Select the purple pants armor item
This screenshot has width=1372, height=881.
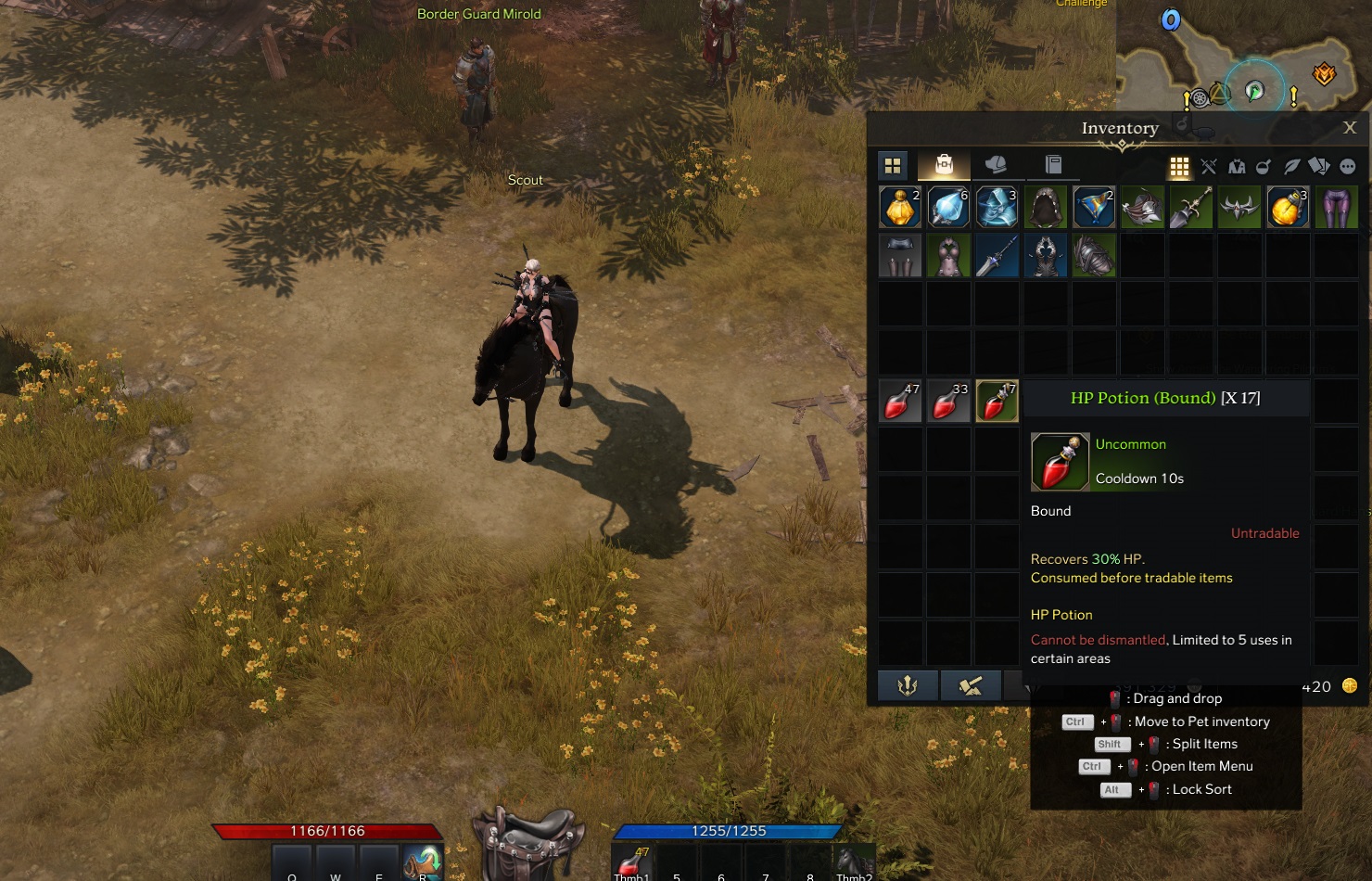[x=1336, y=207]
